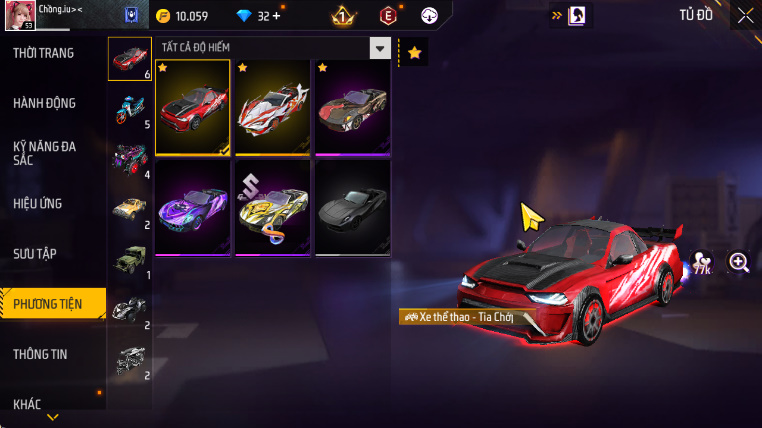Image resolution: width=762 pixels, height=428 pixels.
Task: Select the Kỹ Năng Đa Sắc tab
Action: [45, 153]
